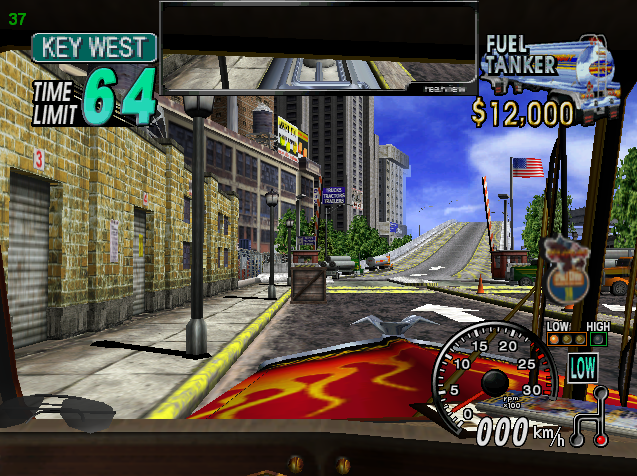Toggle the green LOW gear indicator
Screen dimensions: 637x476
pos(583,366)
